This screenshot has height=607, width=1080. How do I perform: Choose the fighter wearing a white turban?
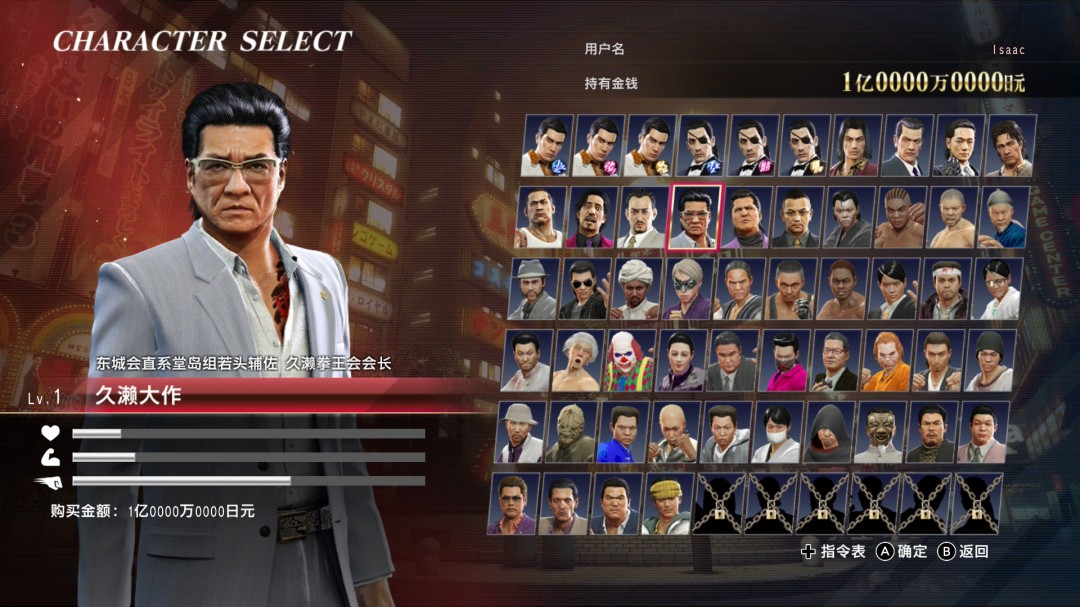pos(635,289)
